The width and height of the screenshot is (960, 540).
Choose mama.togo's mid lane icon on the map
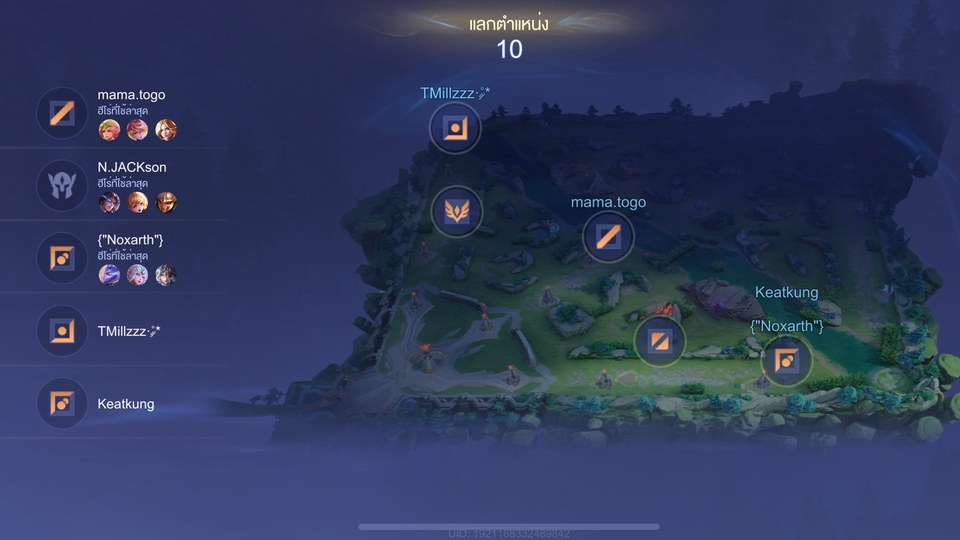point(608,237)
